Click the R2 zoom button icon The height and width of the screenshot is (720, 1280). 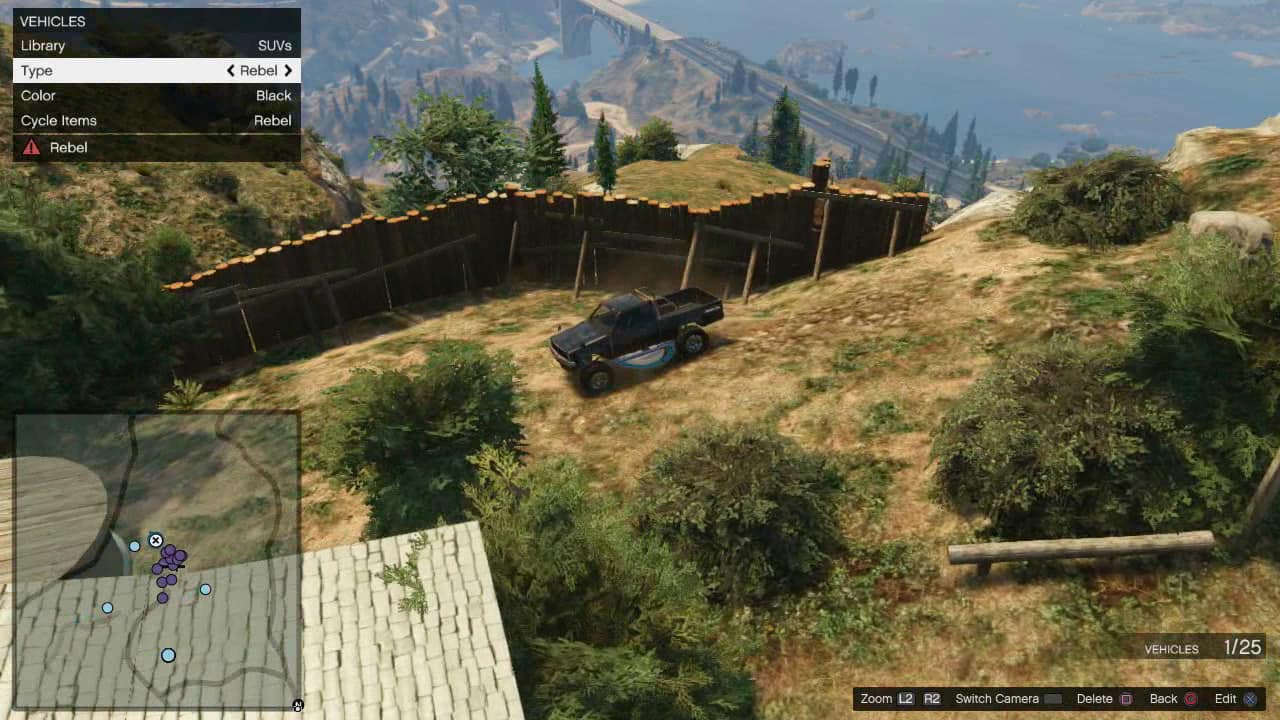[x=930, y=699]
